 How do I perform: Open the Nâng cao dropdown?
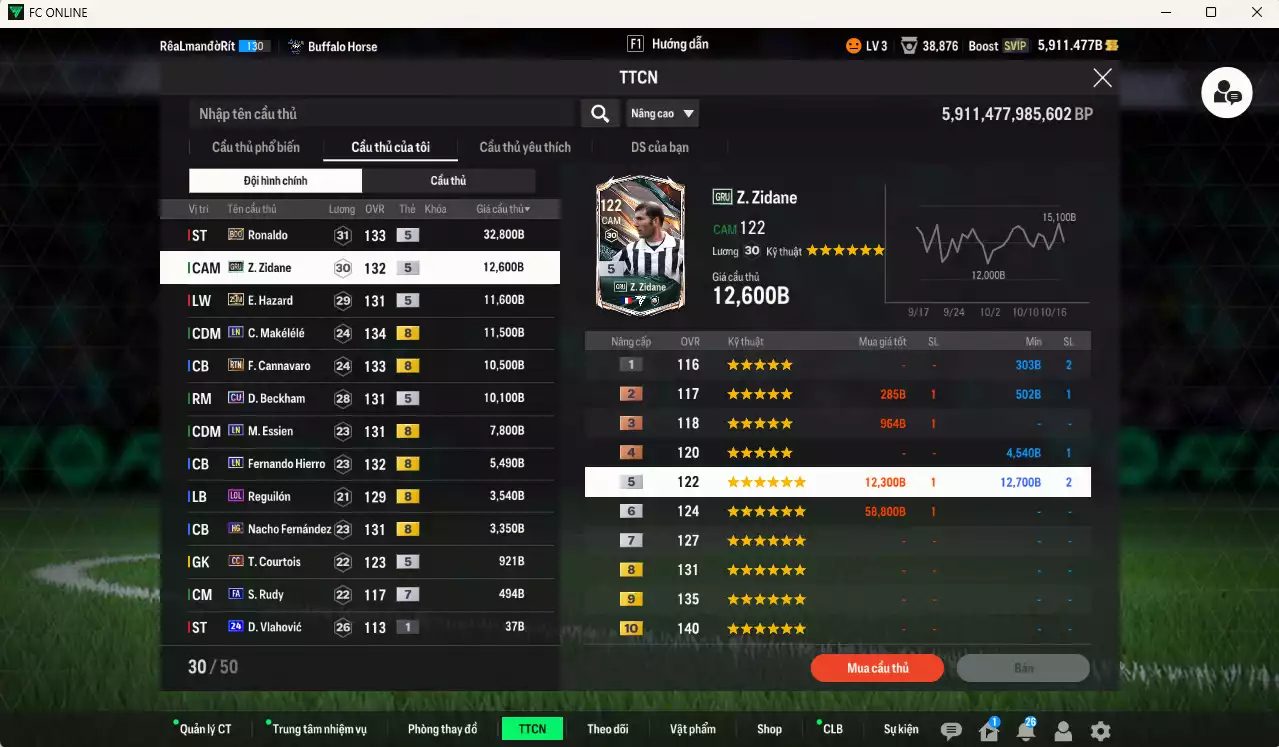tap(662, 114)
